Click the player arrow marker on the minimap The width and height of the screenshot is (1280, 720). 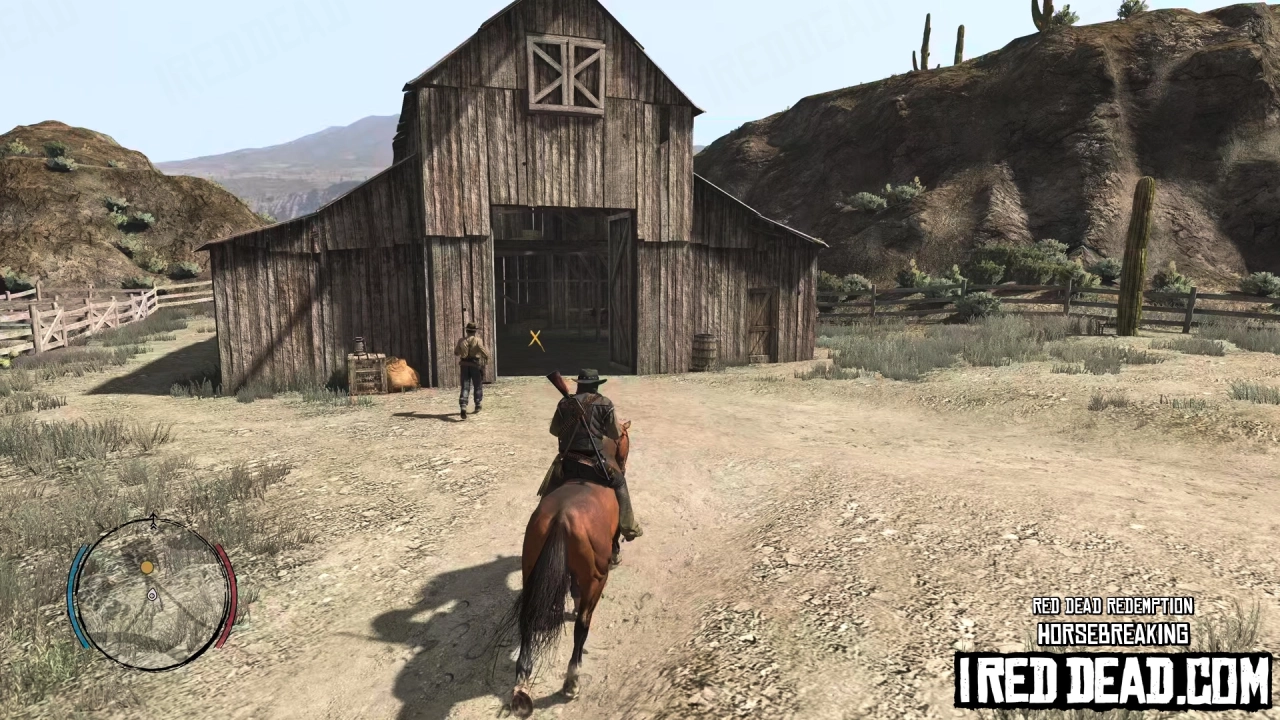point(152,595)
